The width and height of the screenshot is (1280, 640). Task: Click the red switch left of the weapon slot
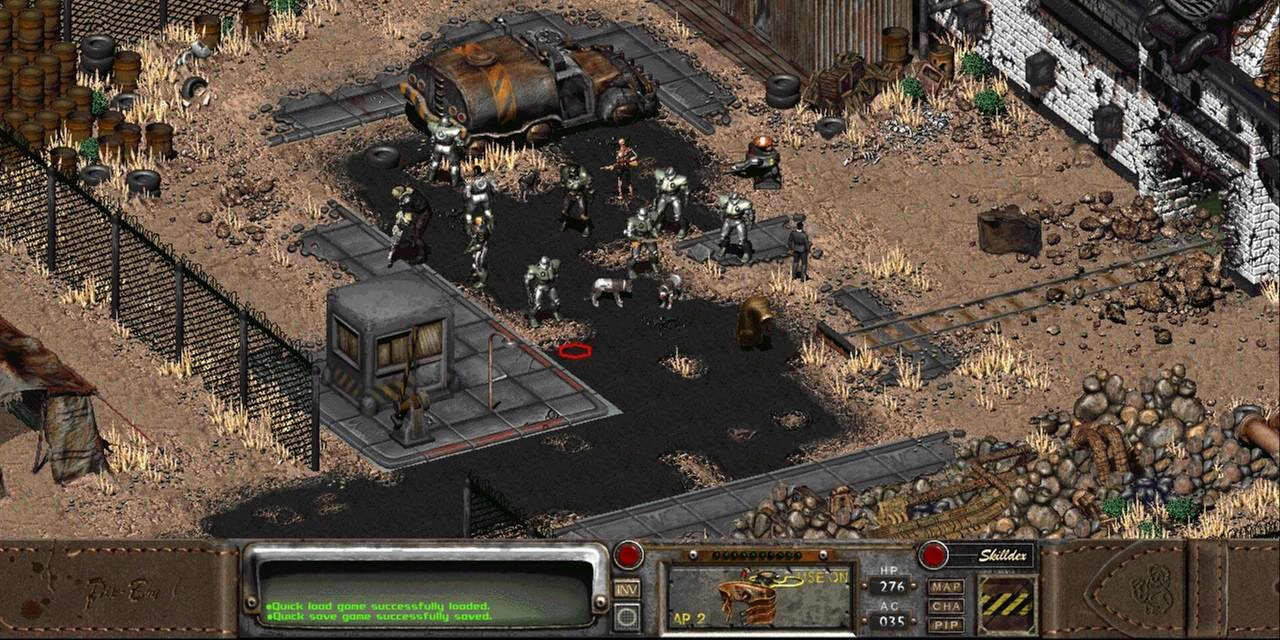tap(628, 555)
